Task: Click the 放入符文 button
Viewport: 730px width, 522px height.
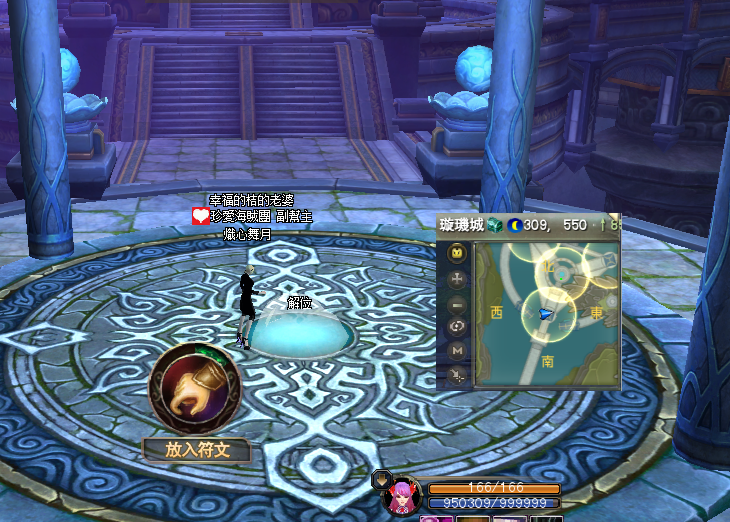Action: pos(196,450)
